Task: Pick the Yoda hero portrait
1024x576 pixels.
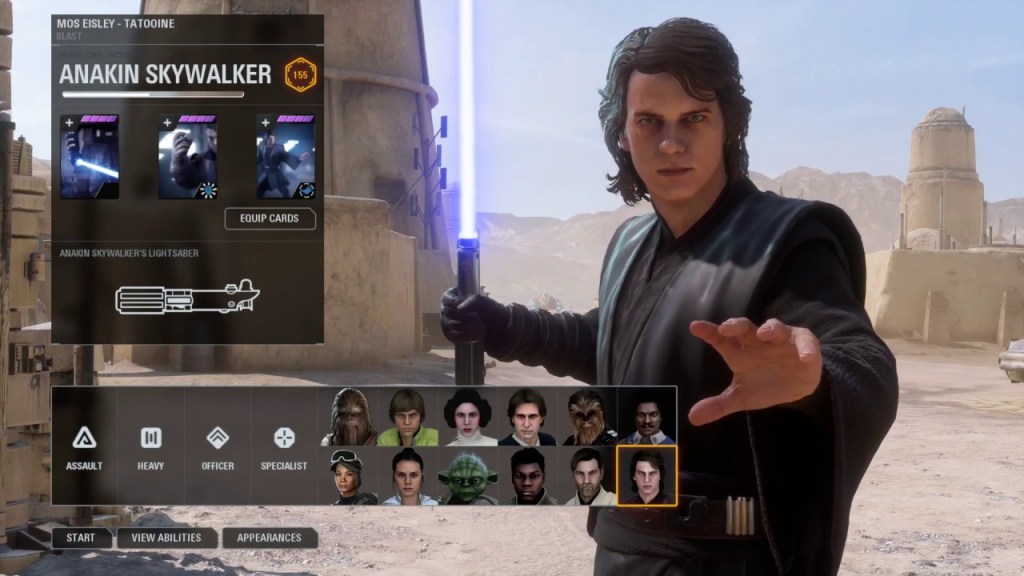Action: coord(467,476)
